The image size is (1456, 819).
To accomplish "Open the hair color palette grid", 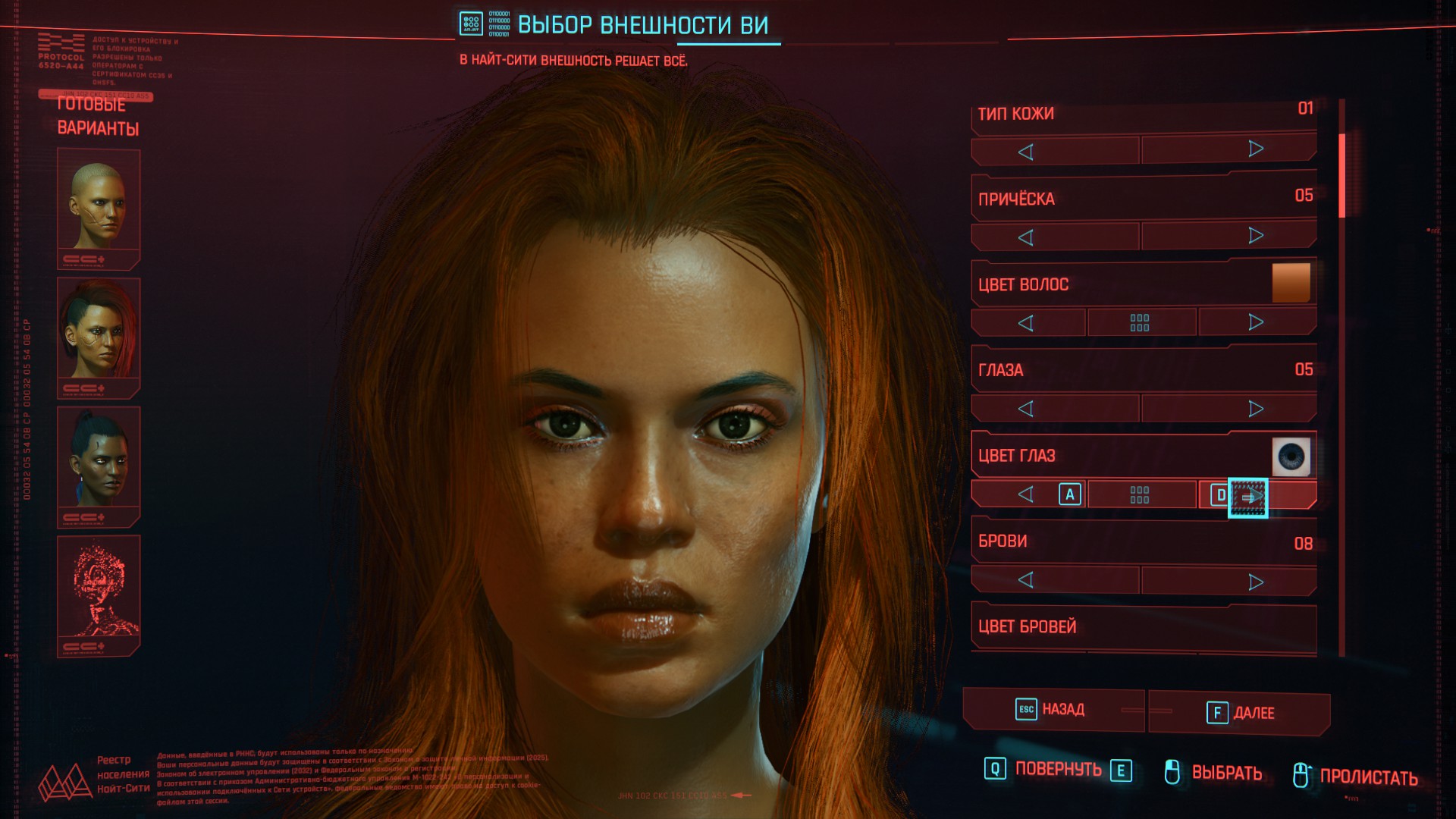I will coord(1140,323).
